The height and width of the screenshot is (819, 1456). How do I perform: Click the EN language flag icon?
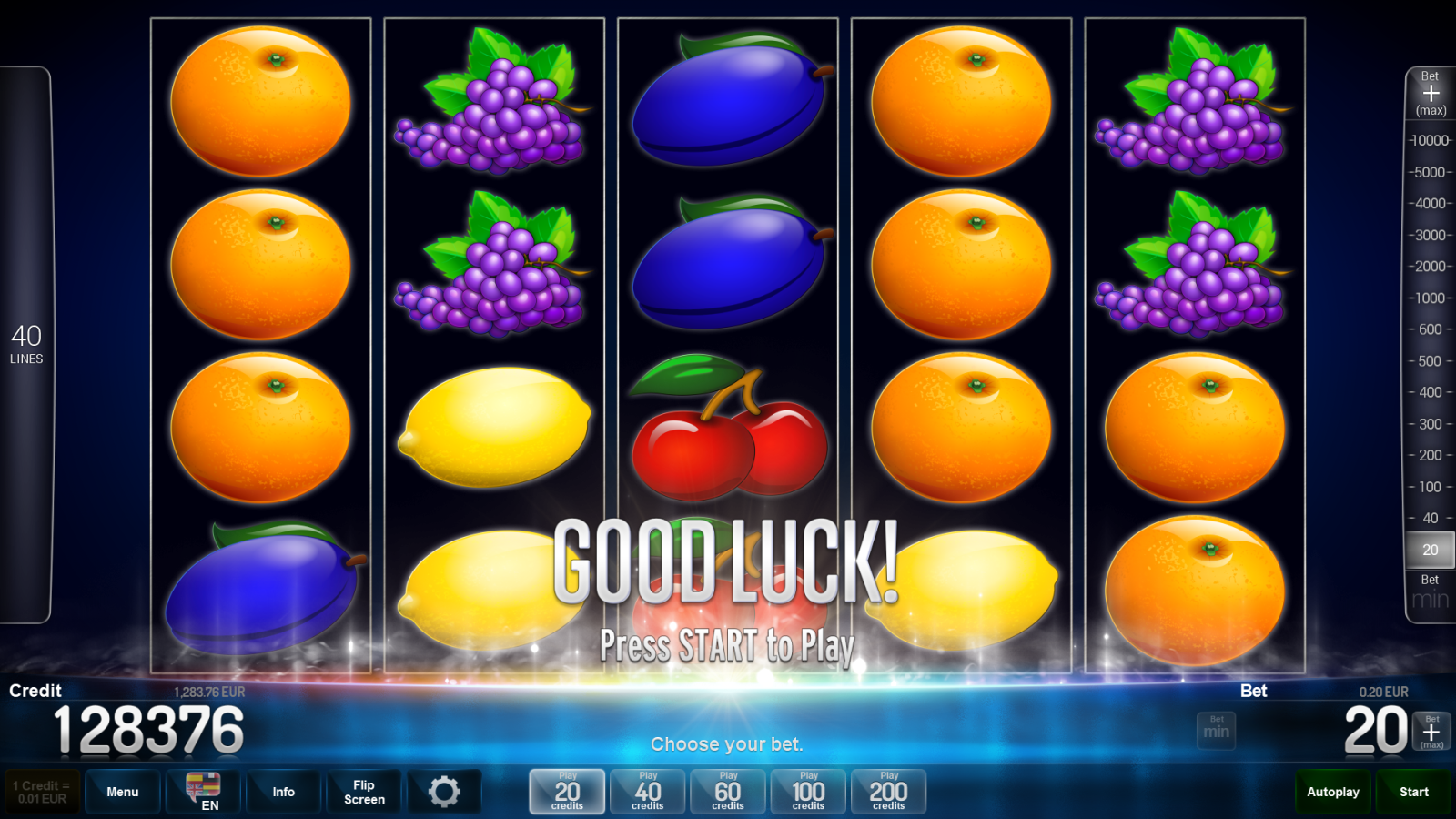coord(202,791)
